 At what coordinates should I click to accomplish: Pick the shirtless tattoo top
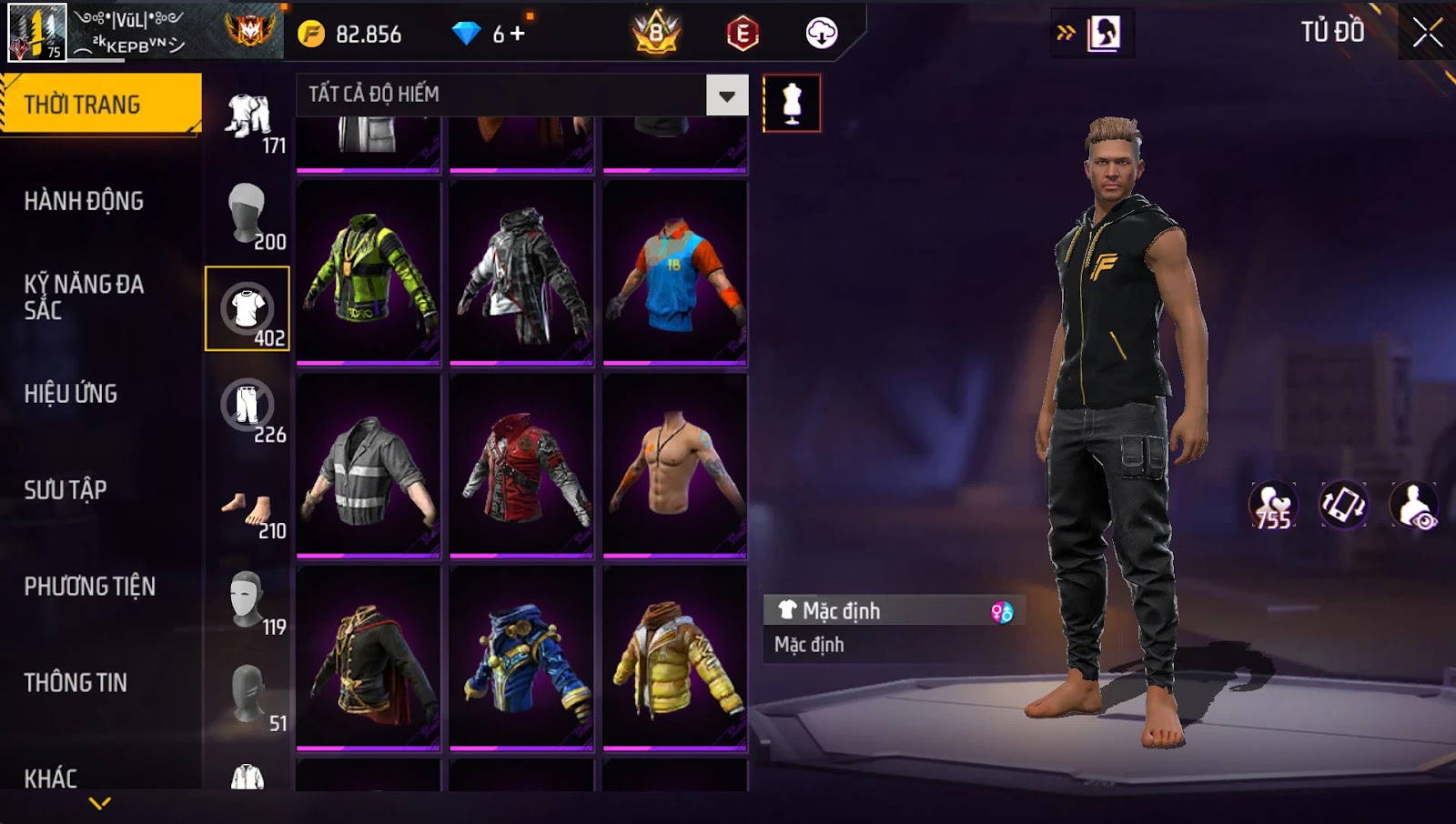[675, 465]
